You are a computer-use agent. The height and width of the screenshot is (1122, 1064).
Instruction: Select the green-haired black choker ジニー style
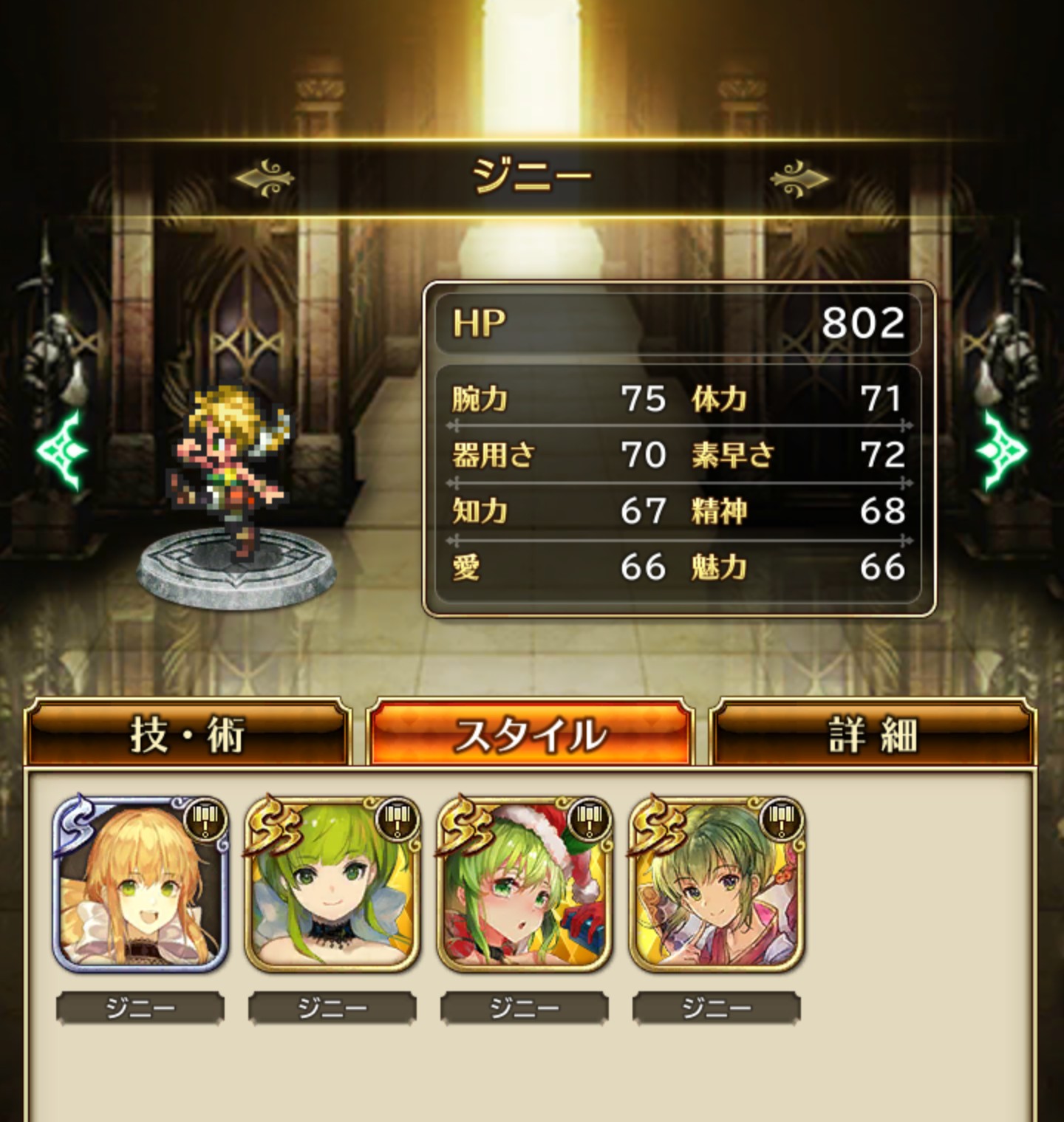coord(332,884)
